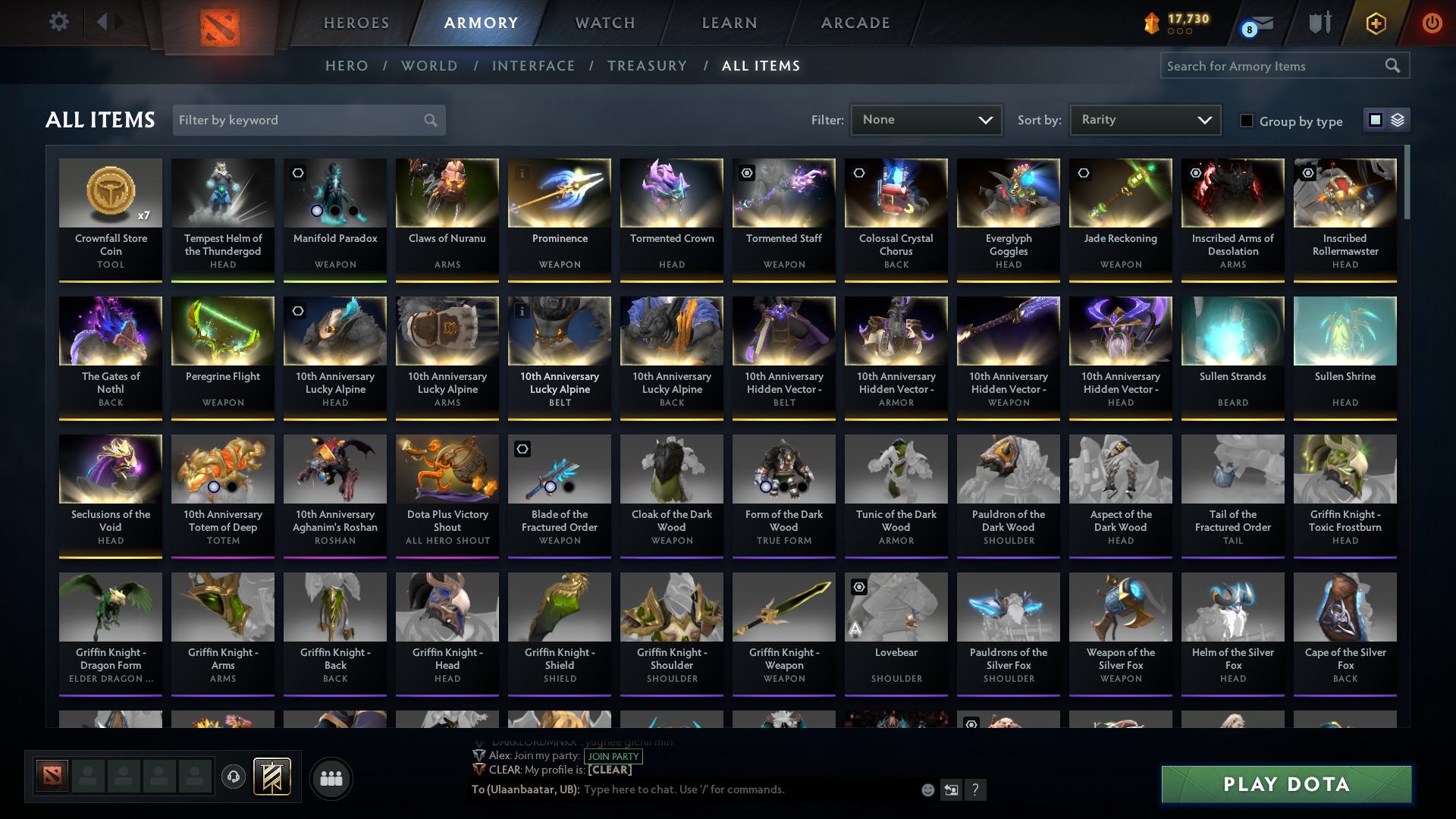Open the friends list people icon
Image resolution: width=1456 pixels, height=819 pixels.
click(331, 778)
